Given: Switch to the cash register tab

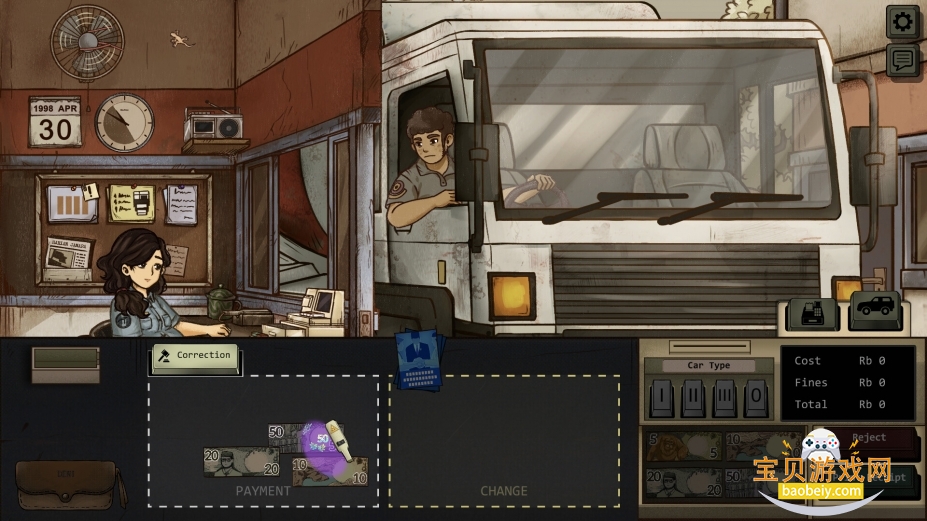Looking at the screenshot, I should click(811, 313).
